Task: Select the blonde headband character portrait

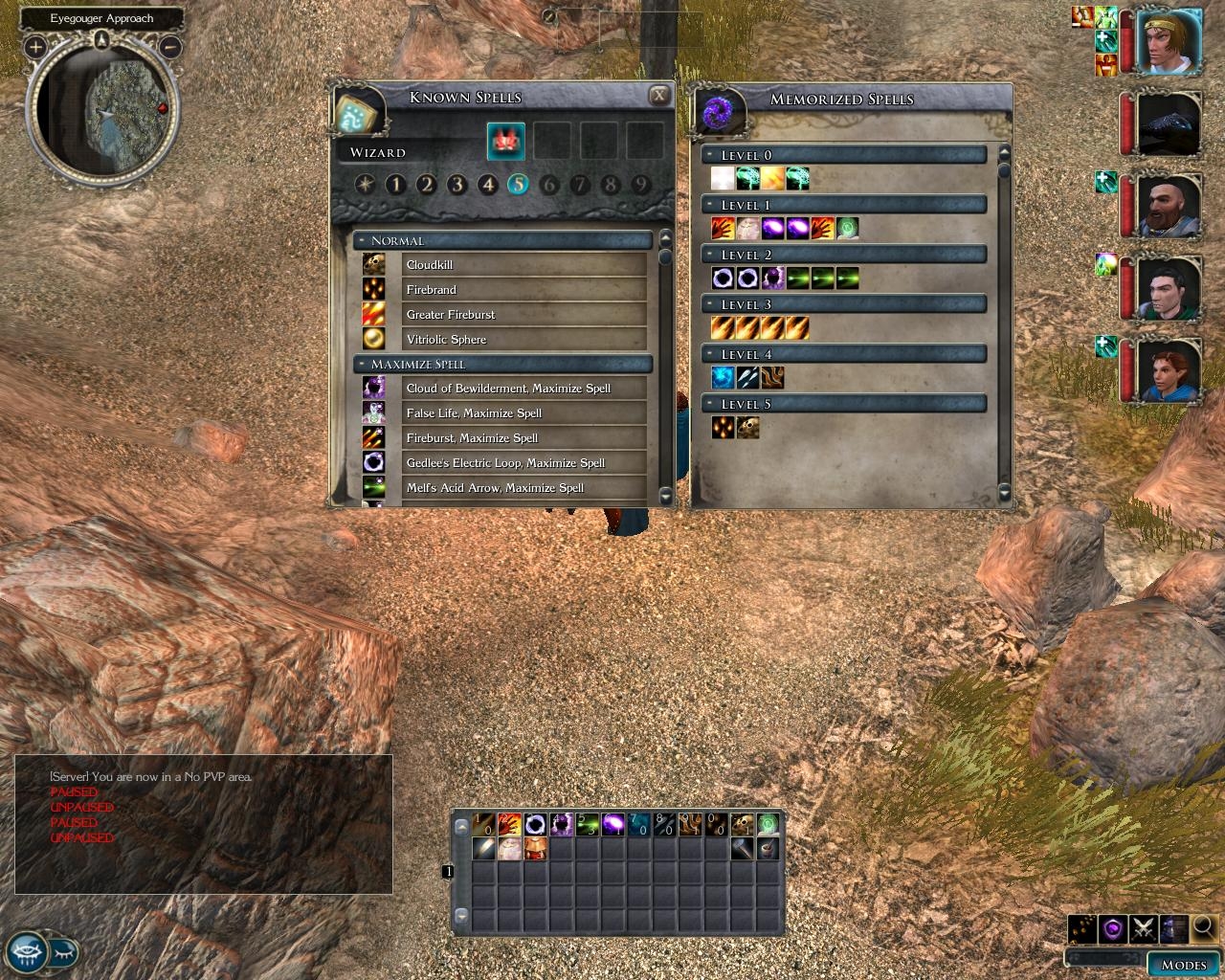Action: click(1168, 41)
